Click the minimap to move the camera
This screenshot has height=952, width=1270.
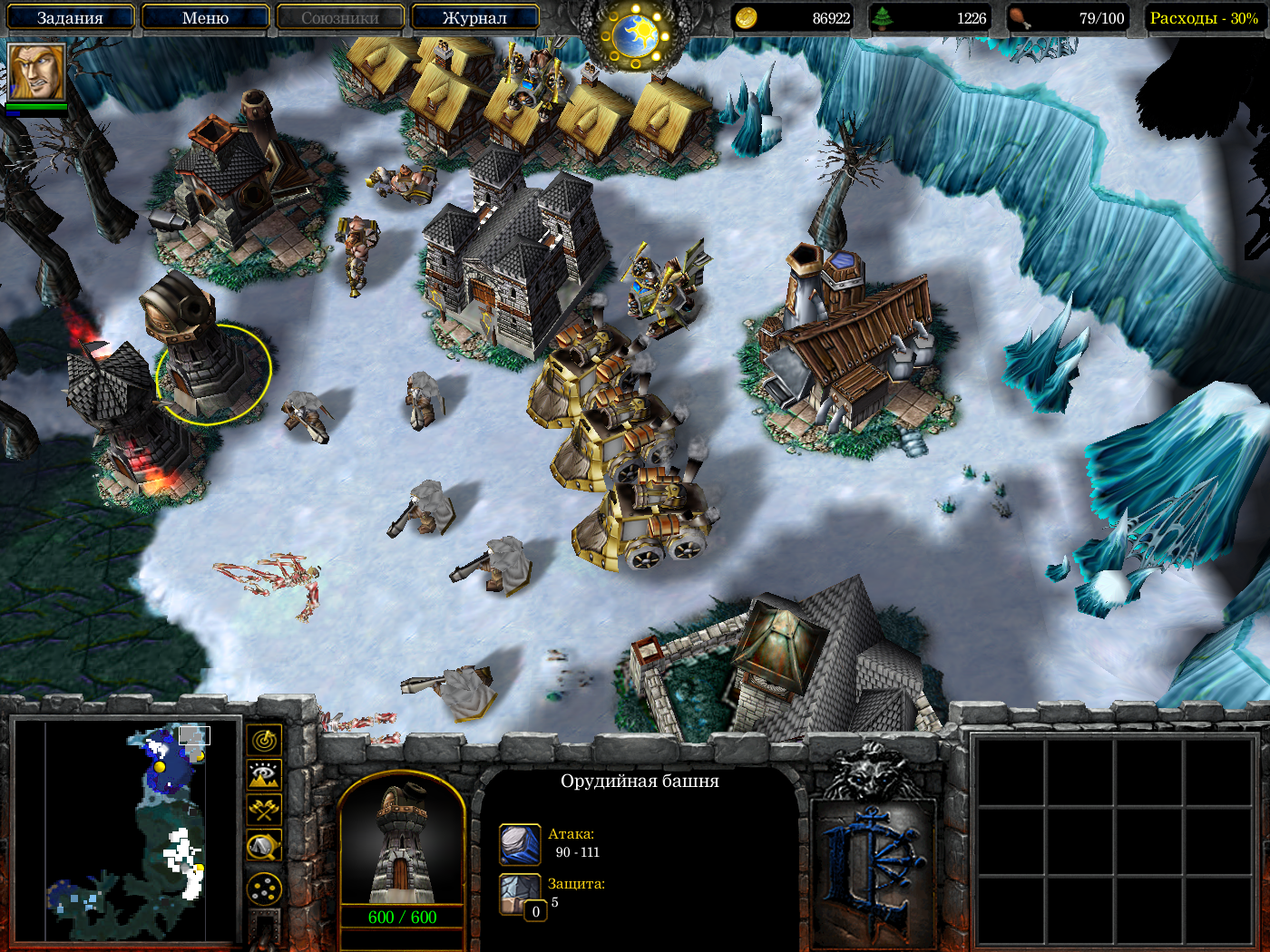tap(127, 831)
